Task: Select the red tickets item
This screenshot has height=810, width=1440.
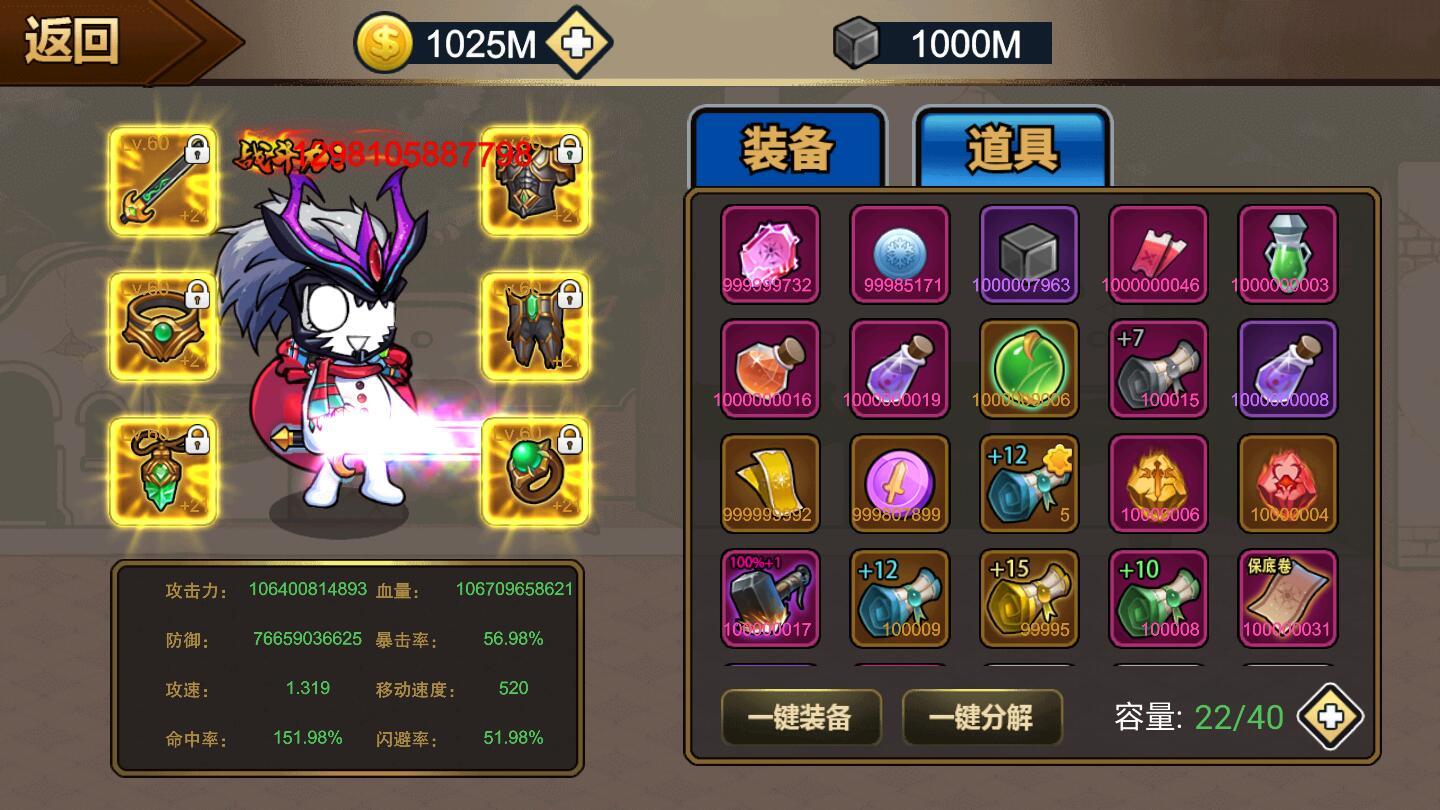Action: 1158,255
